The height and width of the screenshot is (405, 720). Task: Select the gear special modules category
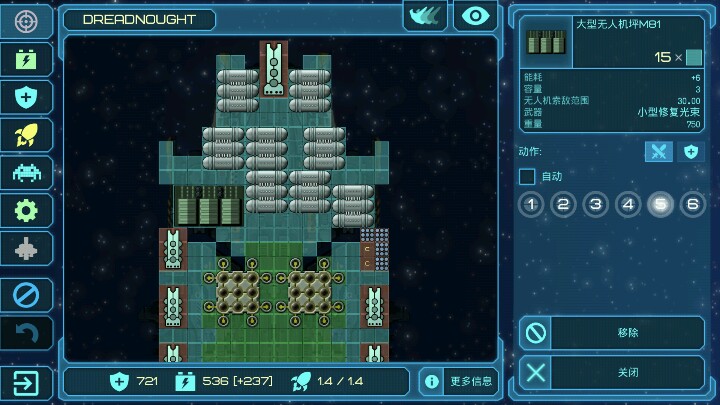(x=26, y=210)
